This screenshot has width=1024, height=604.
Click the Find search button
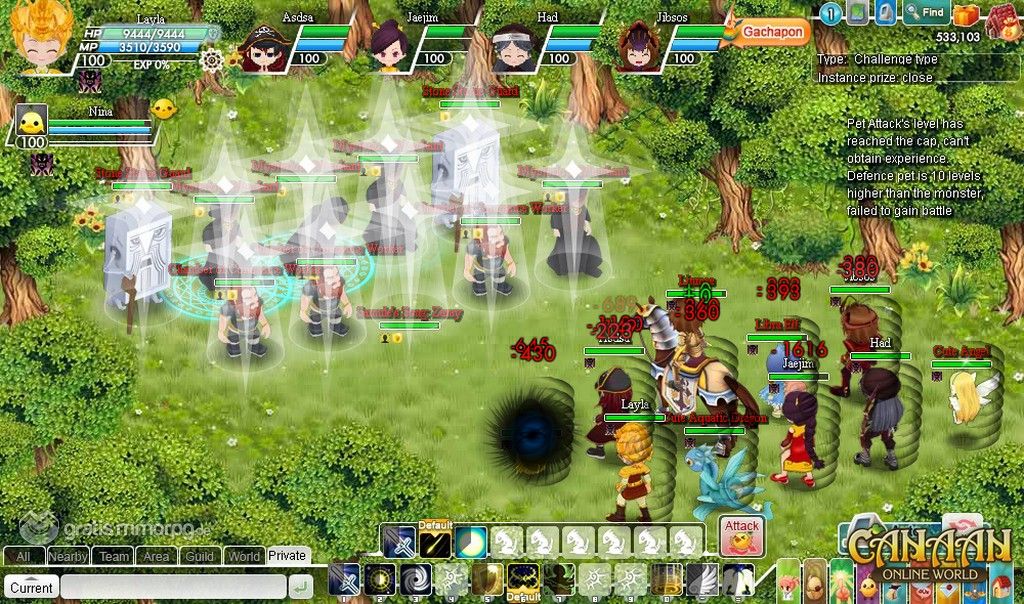925,13
